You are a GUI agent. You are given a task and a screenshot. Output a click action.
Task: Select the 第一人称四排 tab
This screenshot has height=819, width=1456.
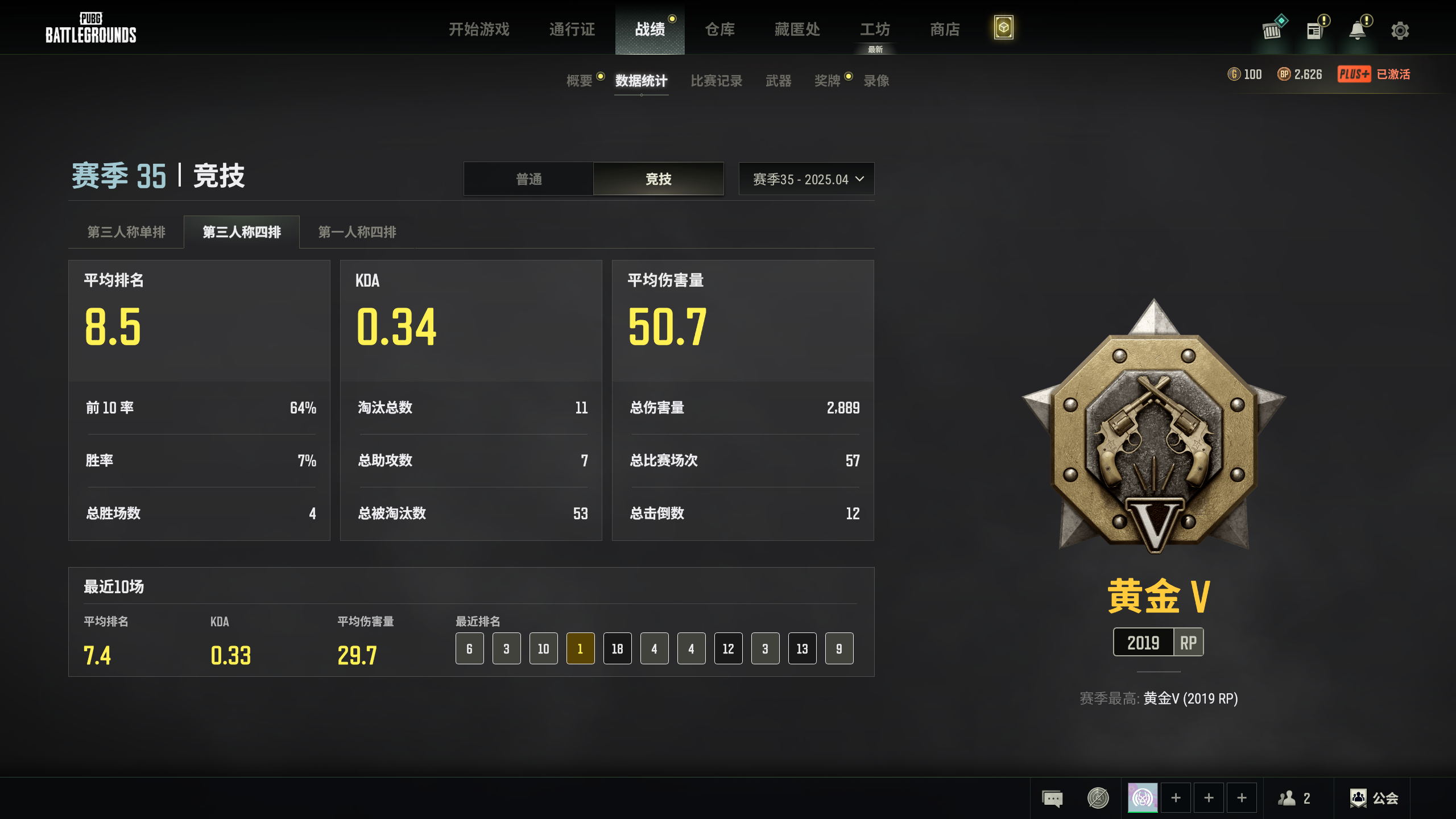(357, 231)
